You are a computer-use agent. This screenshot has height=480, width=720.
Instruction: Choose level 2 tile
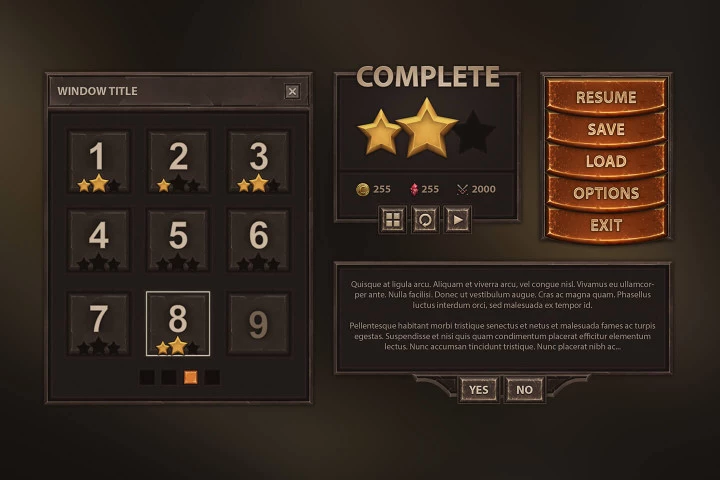(178, 160)
